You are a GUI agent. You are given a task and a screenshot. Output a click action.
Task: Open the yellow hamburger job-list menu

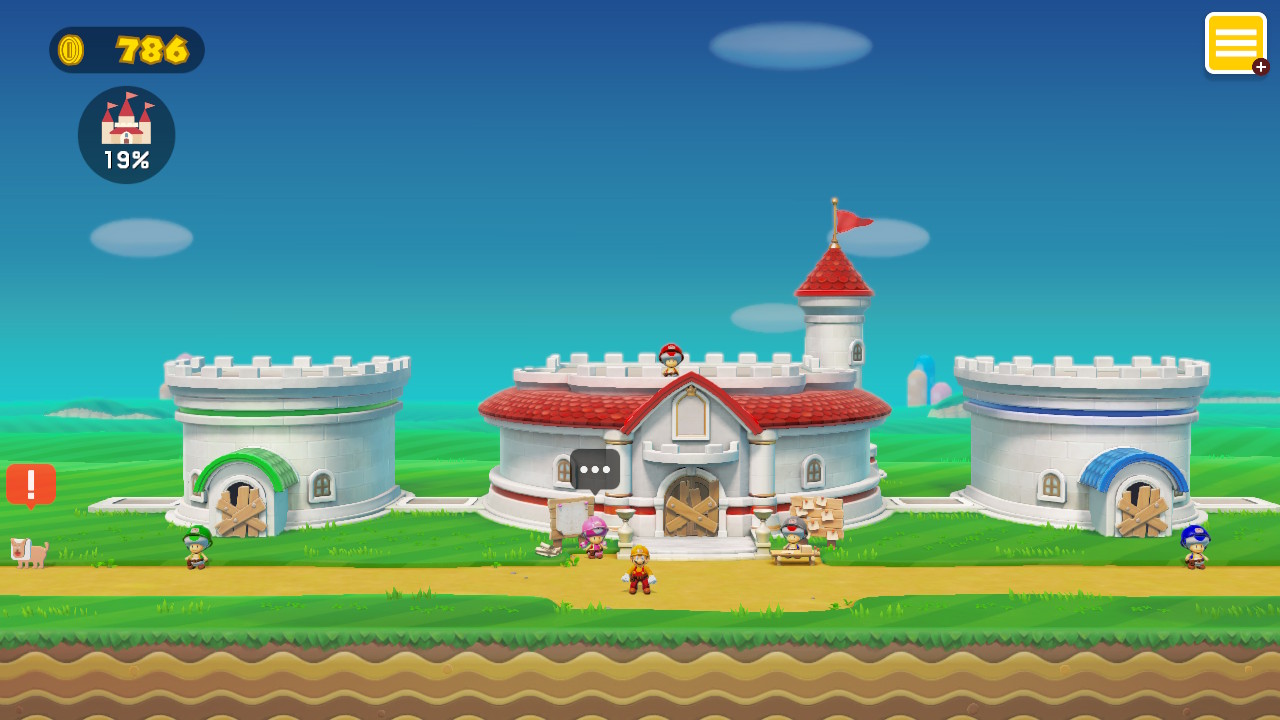point(1236,43)
